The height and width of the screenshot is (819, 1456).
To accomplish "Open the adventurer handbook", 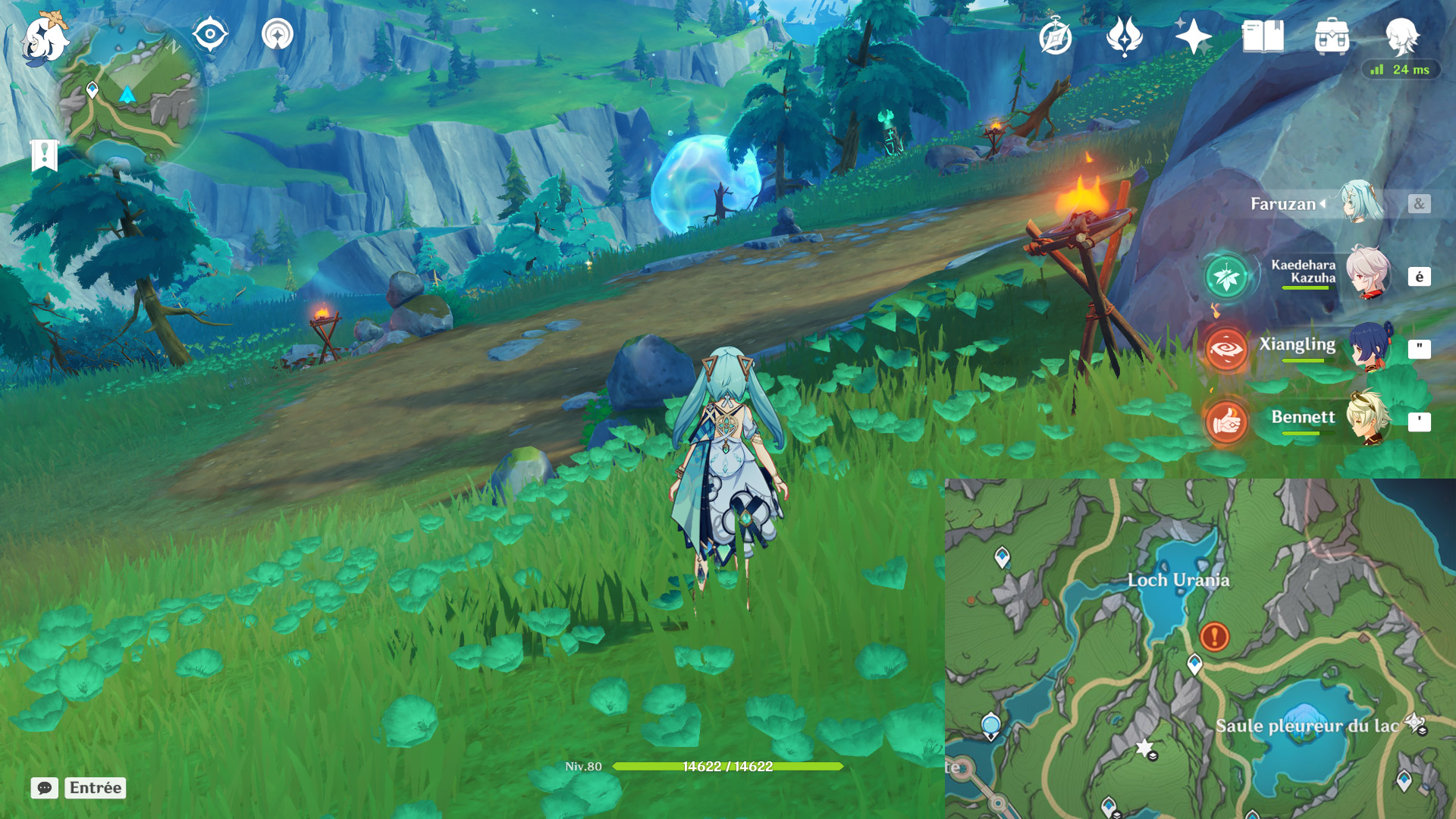I will [x=1263, y=36].
